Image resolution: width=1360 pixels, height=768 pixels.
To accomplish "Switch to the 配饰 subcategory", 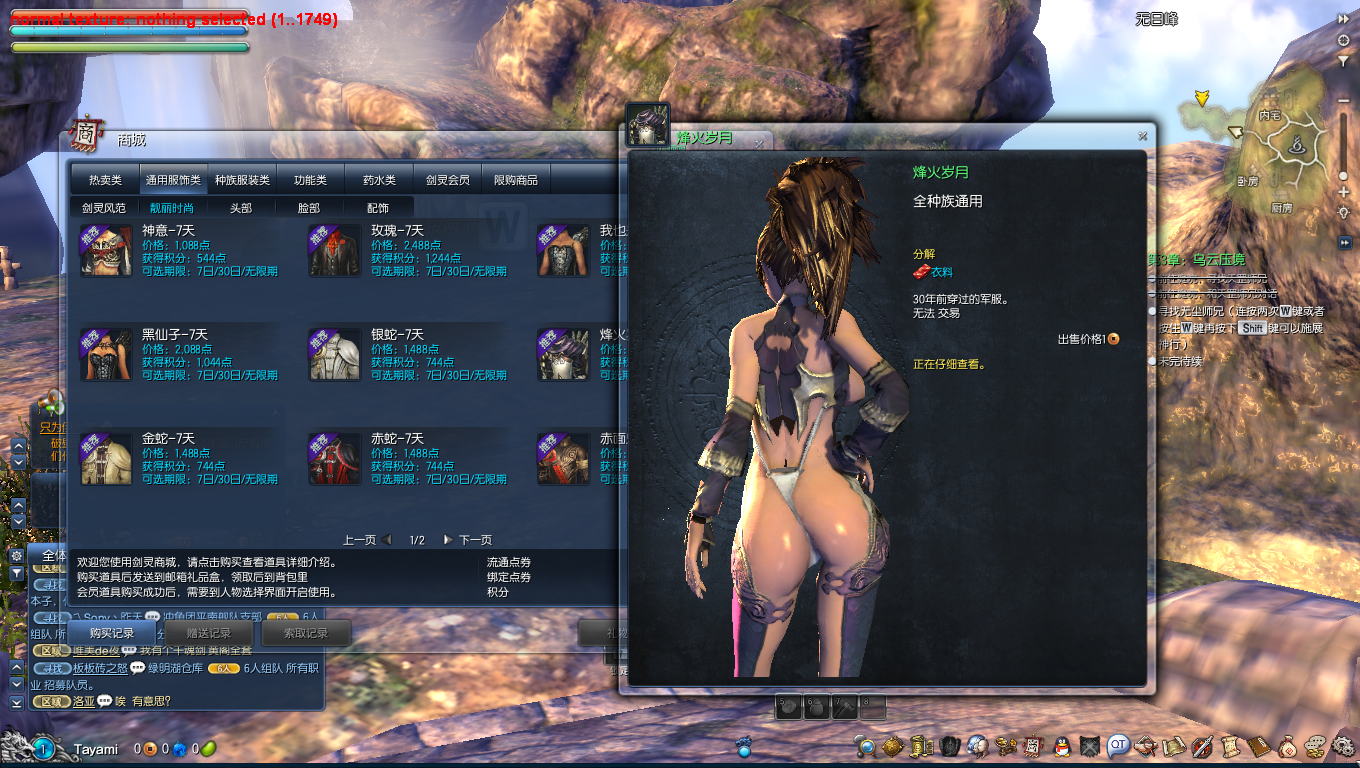I will click(378, 208).
